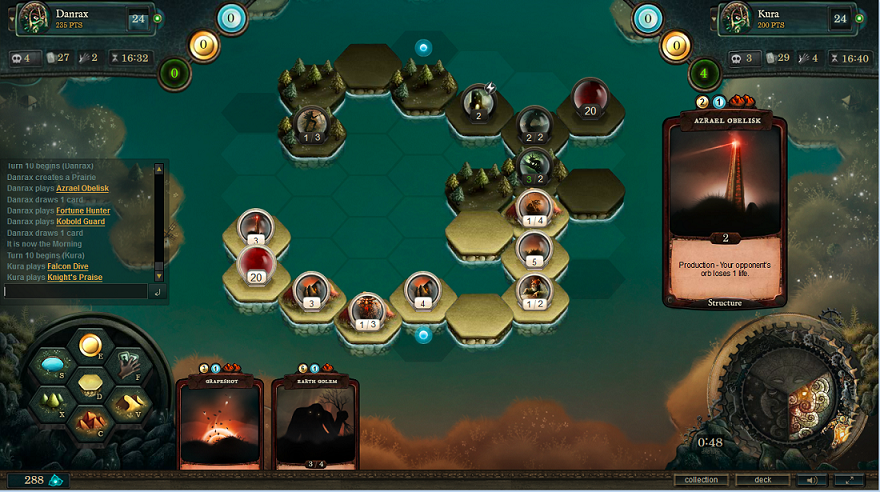
Task: Send chat with the enter arrow button
Action: [x=156, y=292]
